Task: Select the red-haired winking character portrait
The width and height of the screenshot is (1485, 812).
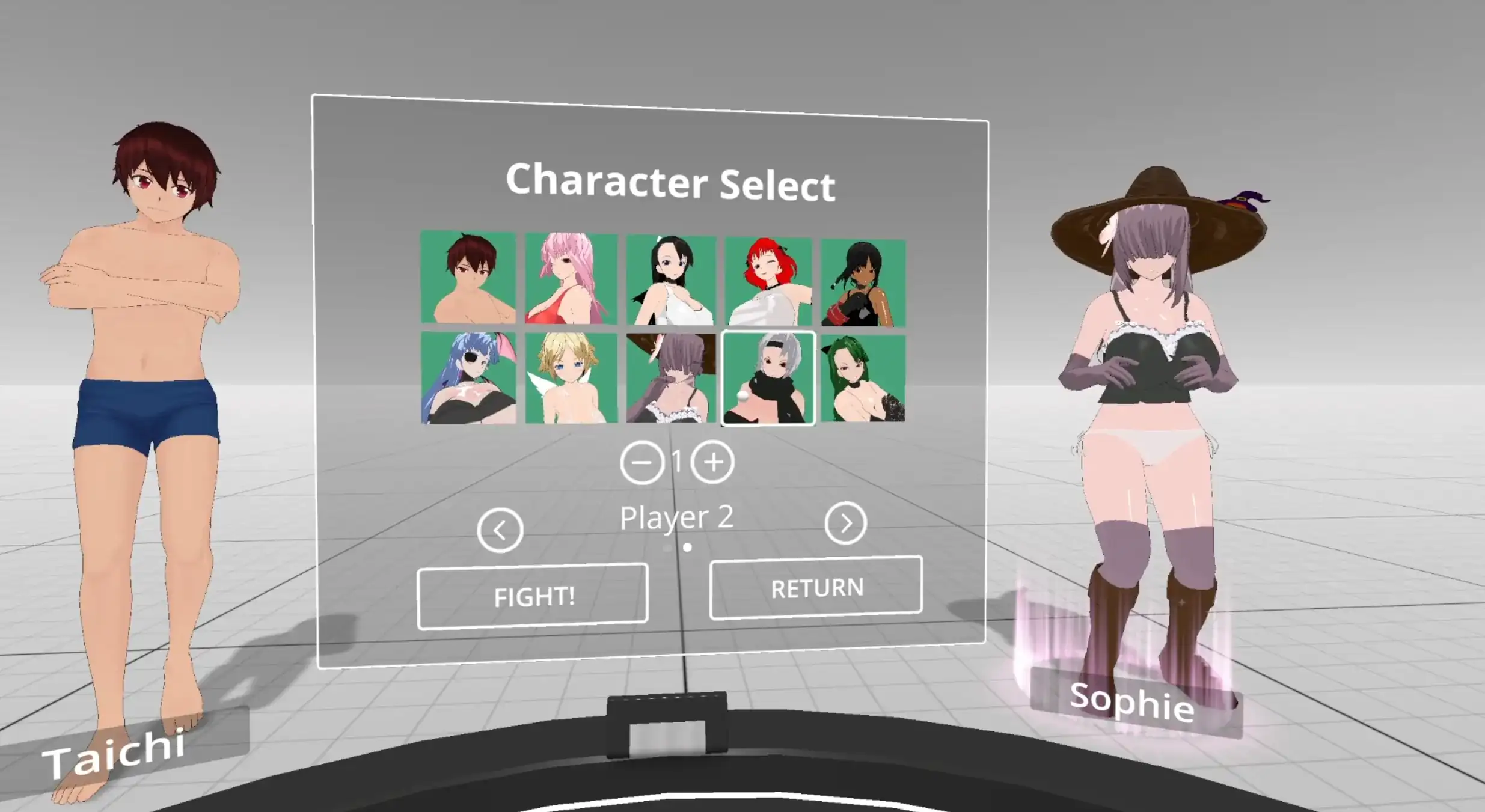Action: click(x=768, y=281)
